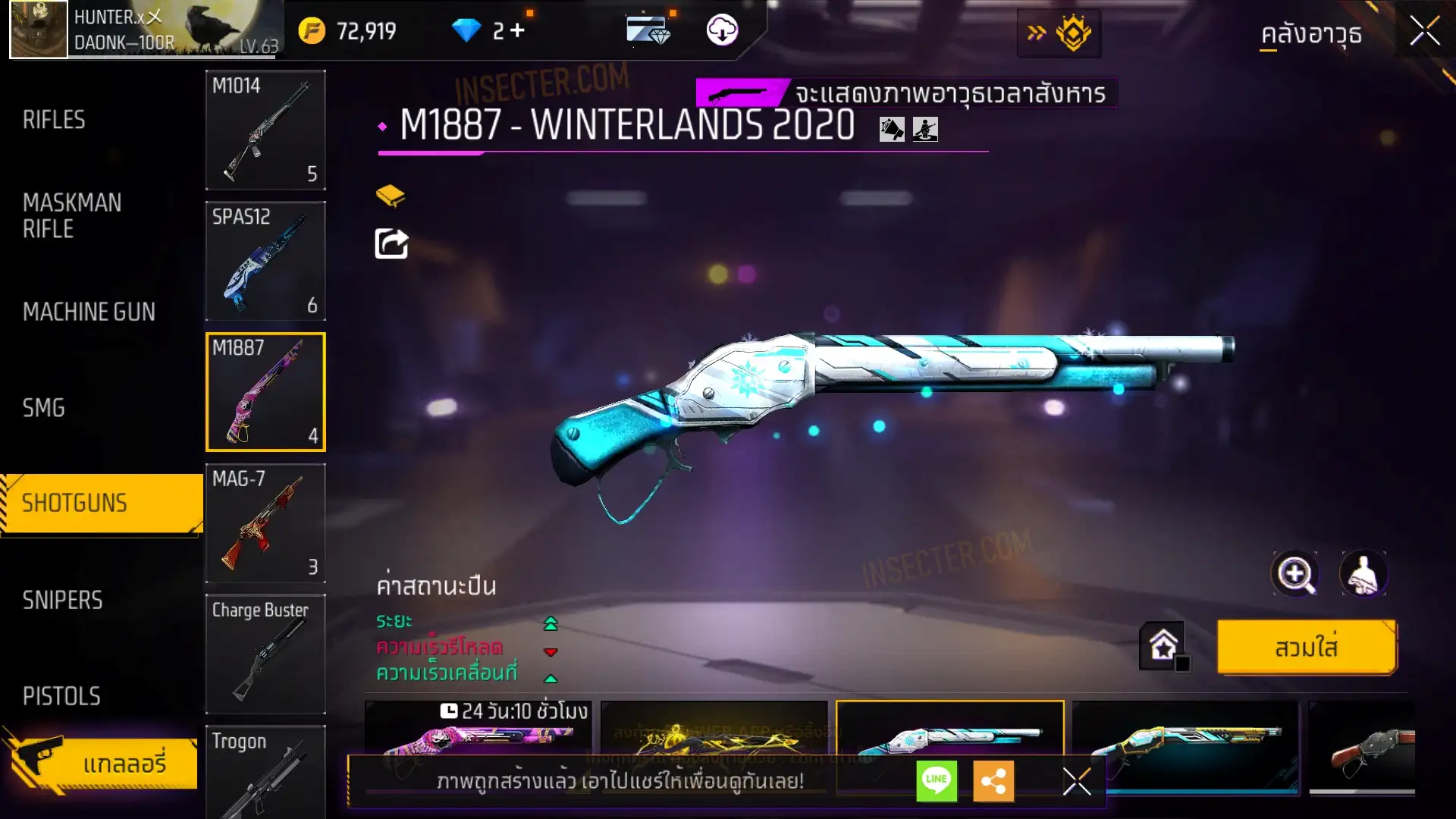Close the weapon vault with top-right X

tap(1424, 32)
